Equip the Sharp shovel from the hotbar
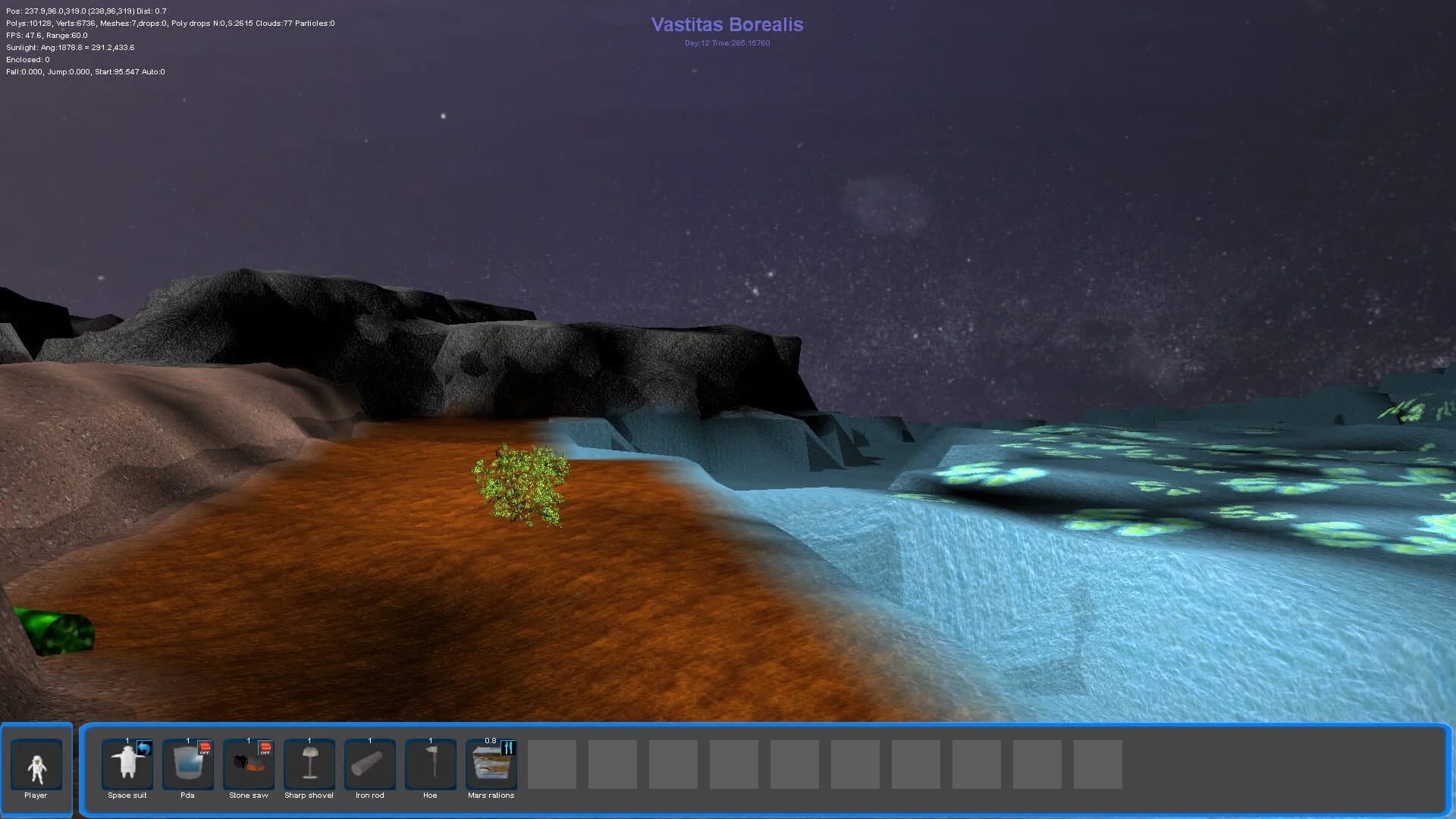This screenshot has height=819, width=1456. pyautogui.click(x=309, y=764)
